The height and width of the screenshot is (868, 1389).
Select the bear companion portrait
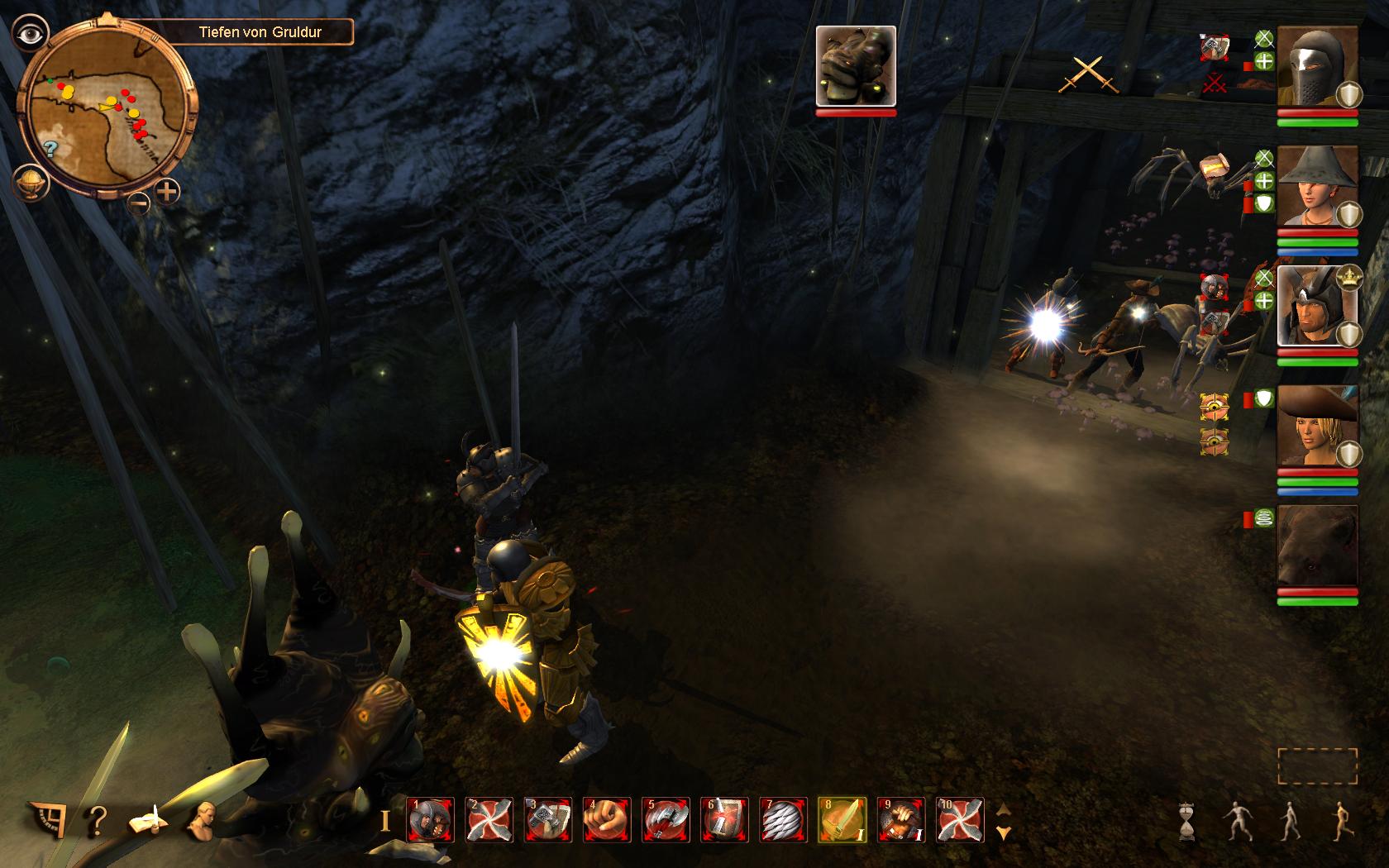1317,546
